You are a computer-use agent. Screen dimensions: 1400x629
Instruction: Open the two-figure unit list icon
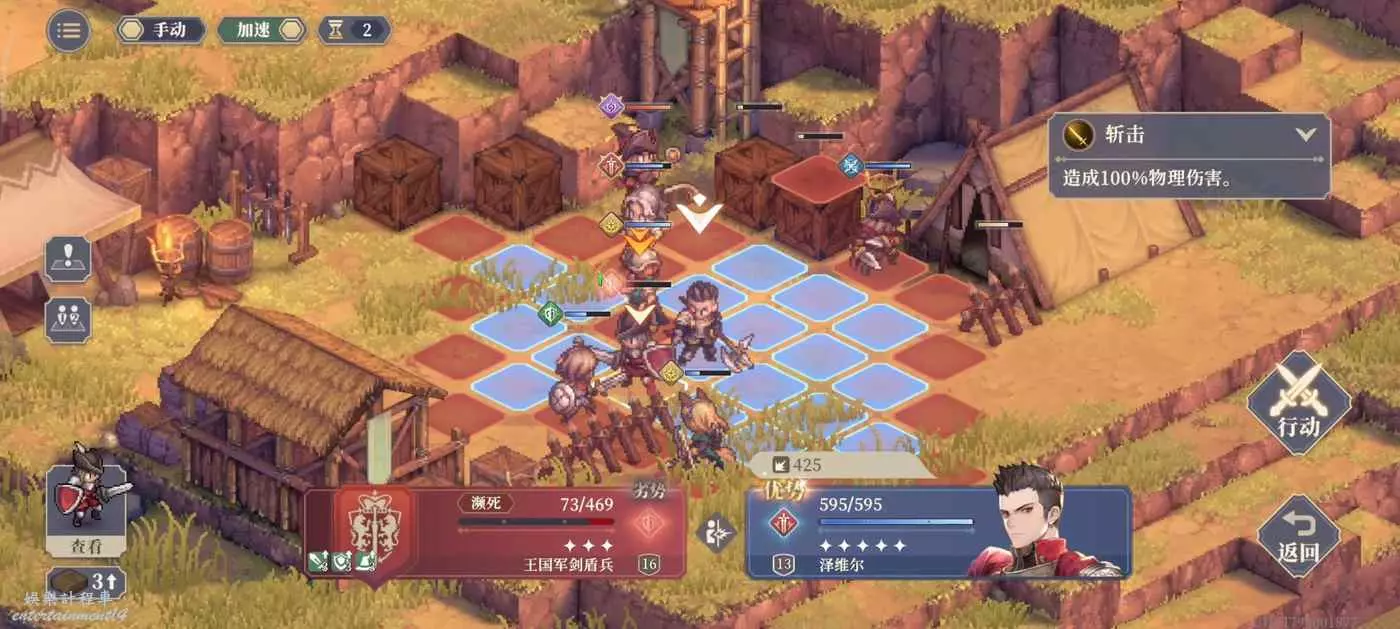coord(68,319)
